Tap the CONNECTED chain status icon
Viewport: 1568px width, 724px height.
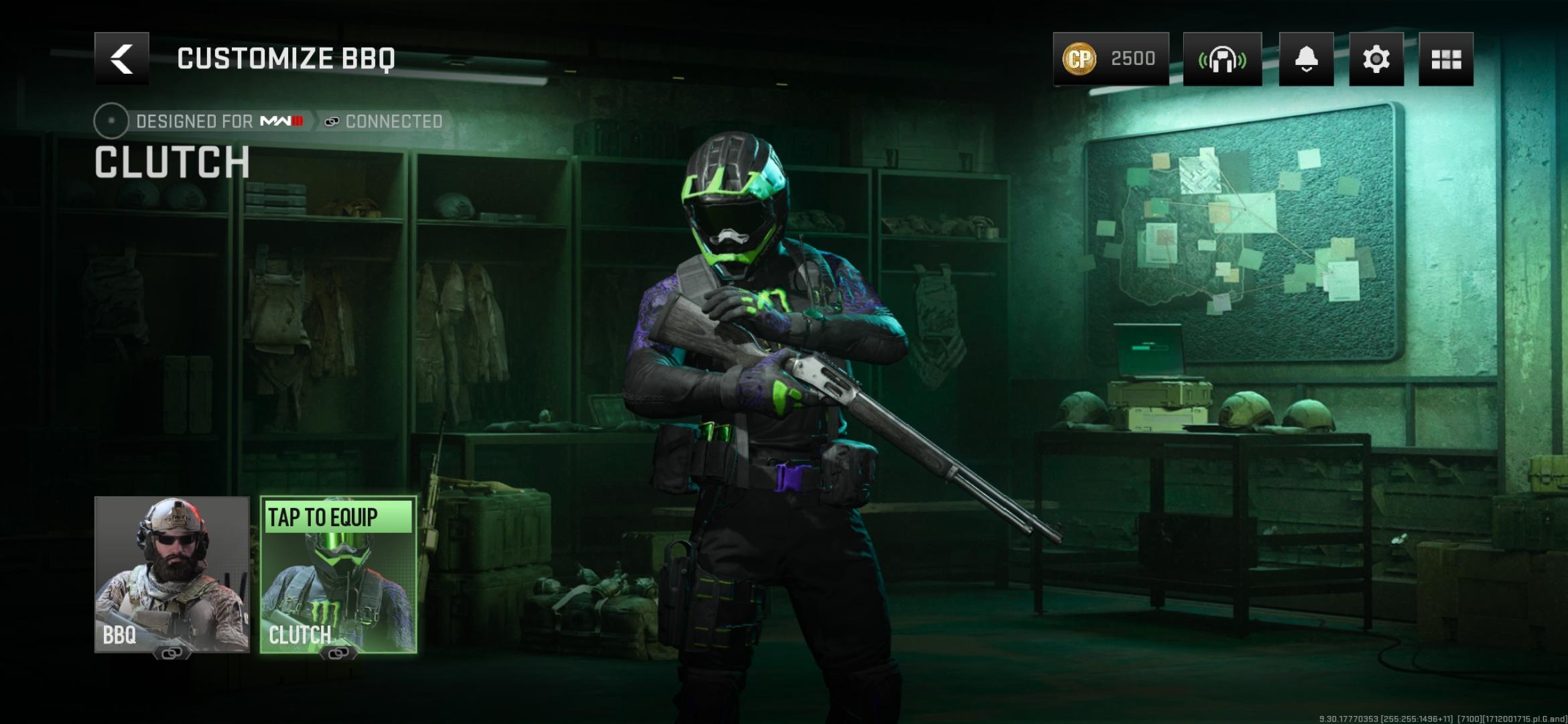(330, 121)
